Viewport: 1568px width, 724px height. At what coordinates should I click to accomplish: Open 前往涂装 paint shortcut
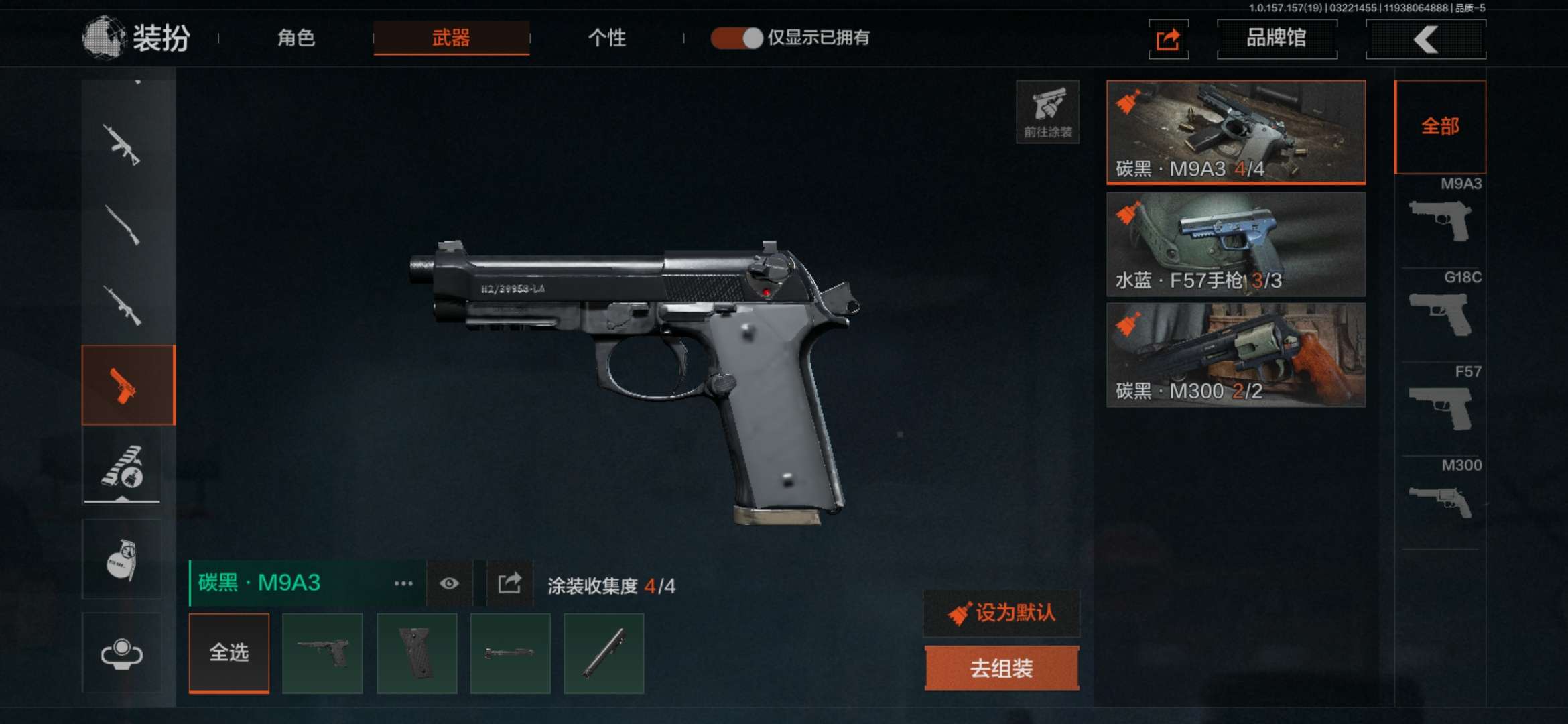tap(1047, 112)
